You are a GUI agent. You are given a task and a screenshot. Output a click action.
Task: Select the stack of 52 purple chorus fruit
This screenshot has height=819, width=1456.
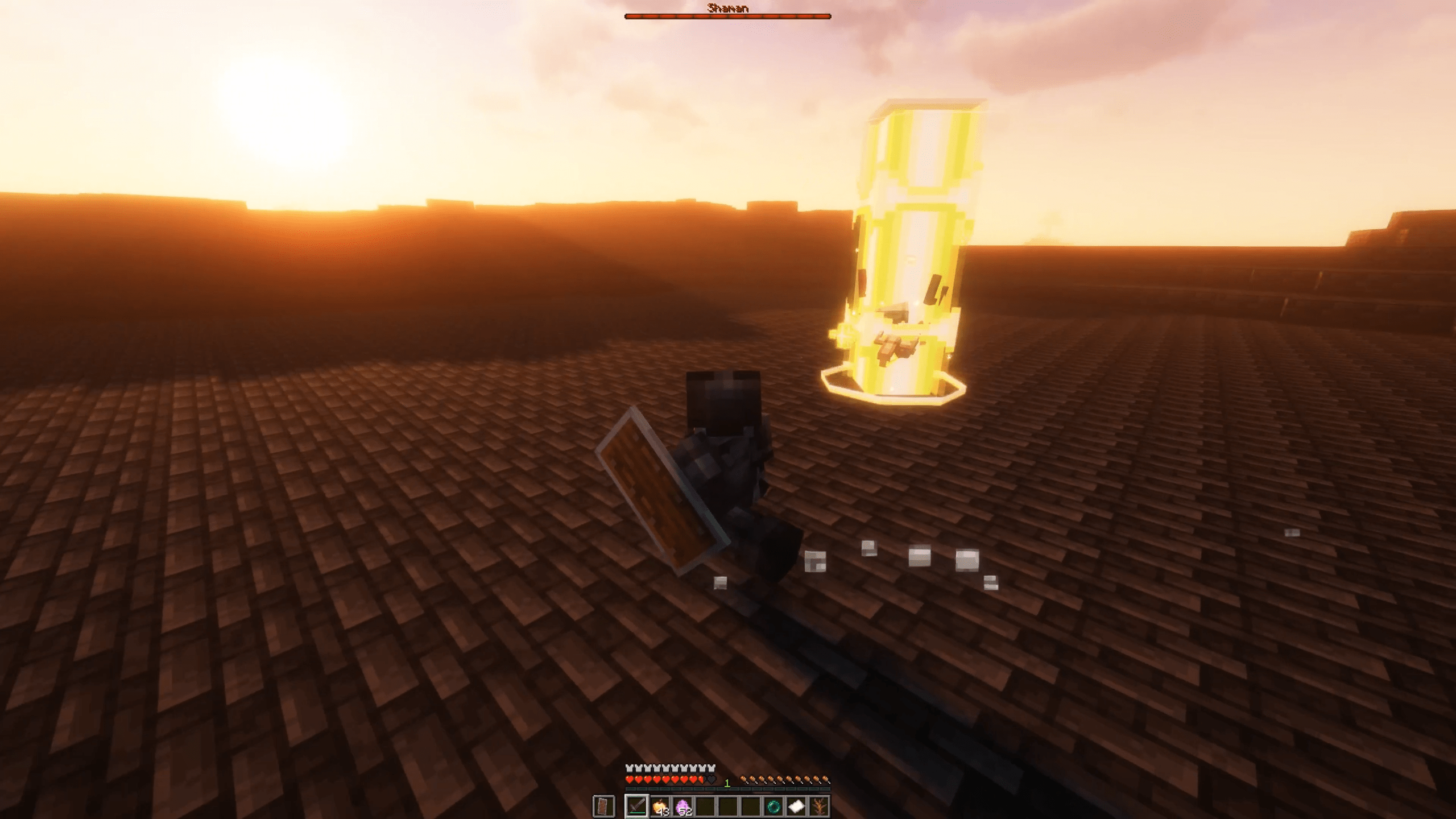coord(682,808)
